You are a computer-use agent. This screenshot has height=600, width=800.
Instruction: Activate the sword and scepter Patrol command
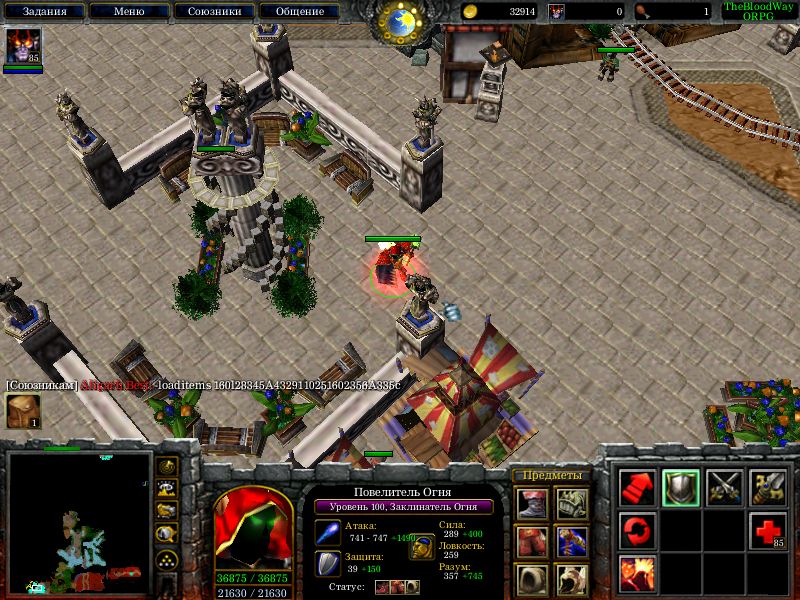(768, 487)
